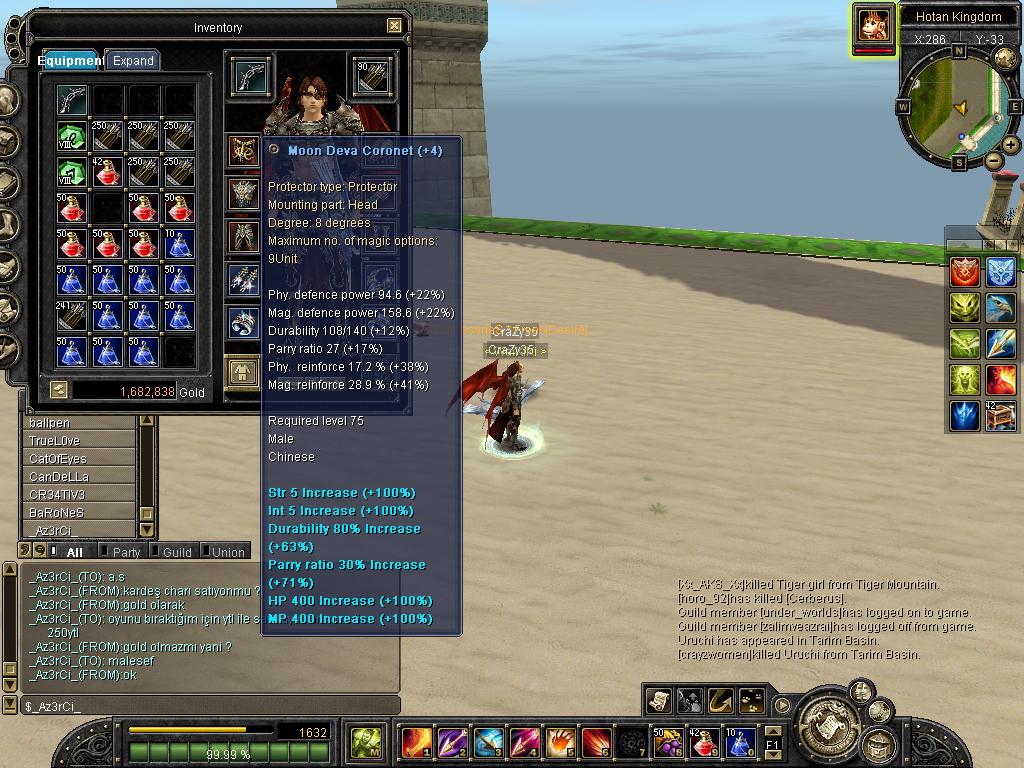Zoom in on the minimap

coord(1011,145)
